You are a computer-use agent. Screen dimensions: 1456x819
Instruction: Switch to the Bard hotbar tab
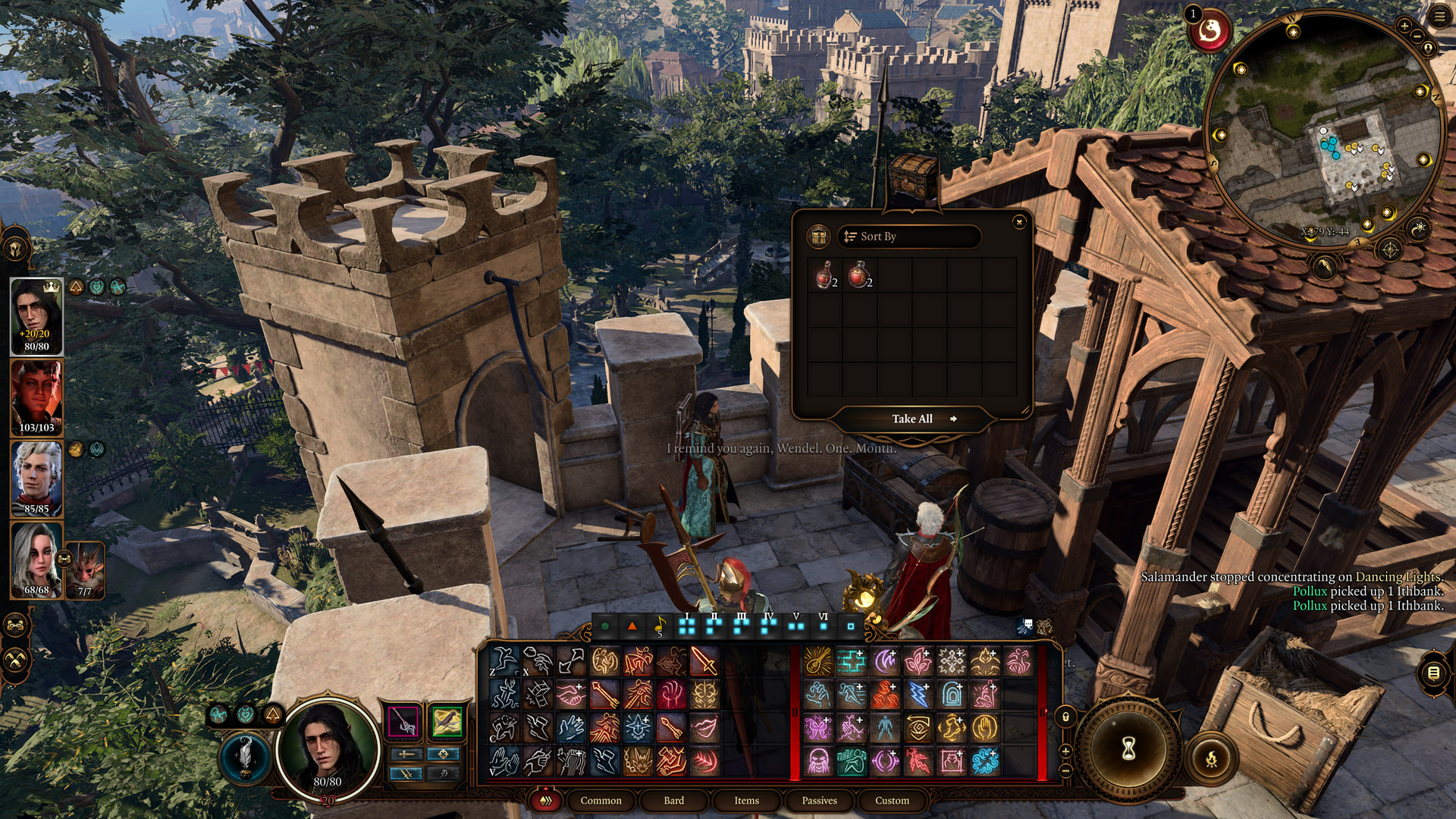tap(673, 800)
